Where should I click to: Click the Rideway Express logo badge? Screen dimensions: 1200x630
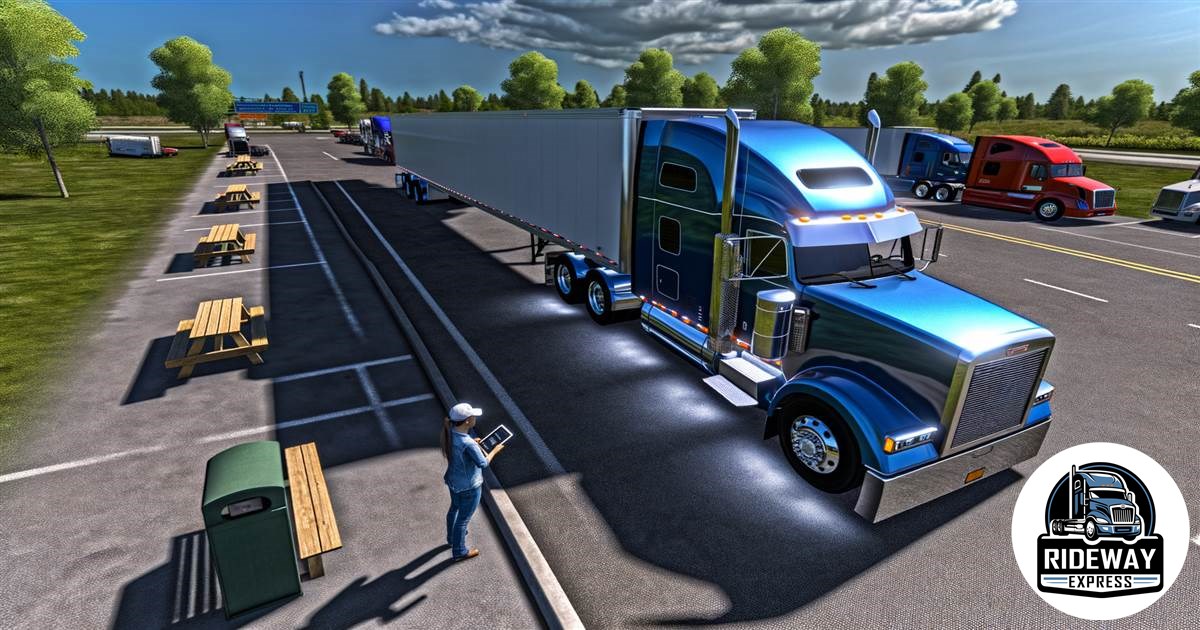(x=1100, y=530)
